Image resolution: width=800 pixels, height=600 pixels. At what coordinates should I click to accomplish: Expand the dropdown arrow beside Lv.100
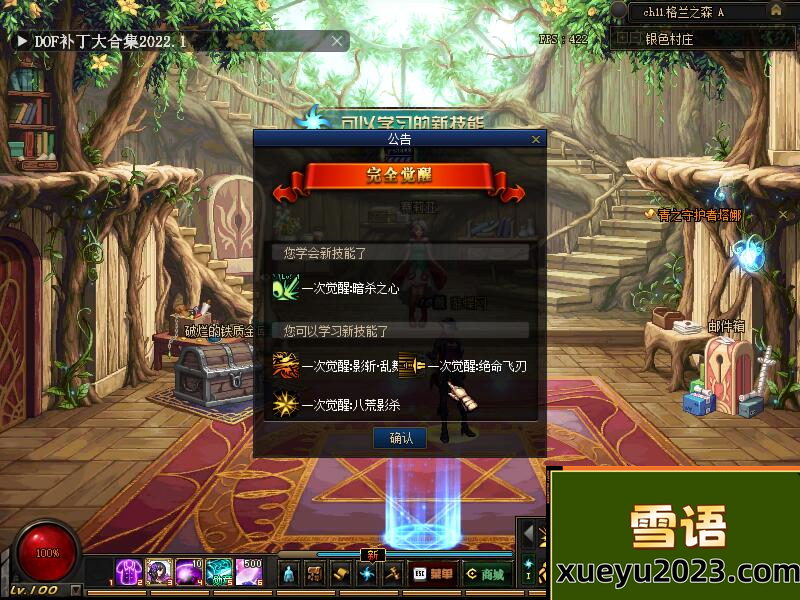[76, 590]
